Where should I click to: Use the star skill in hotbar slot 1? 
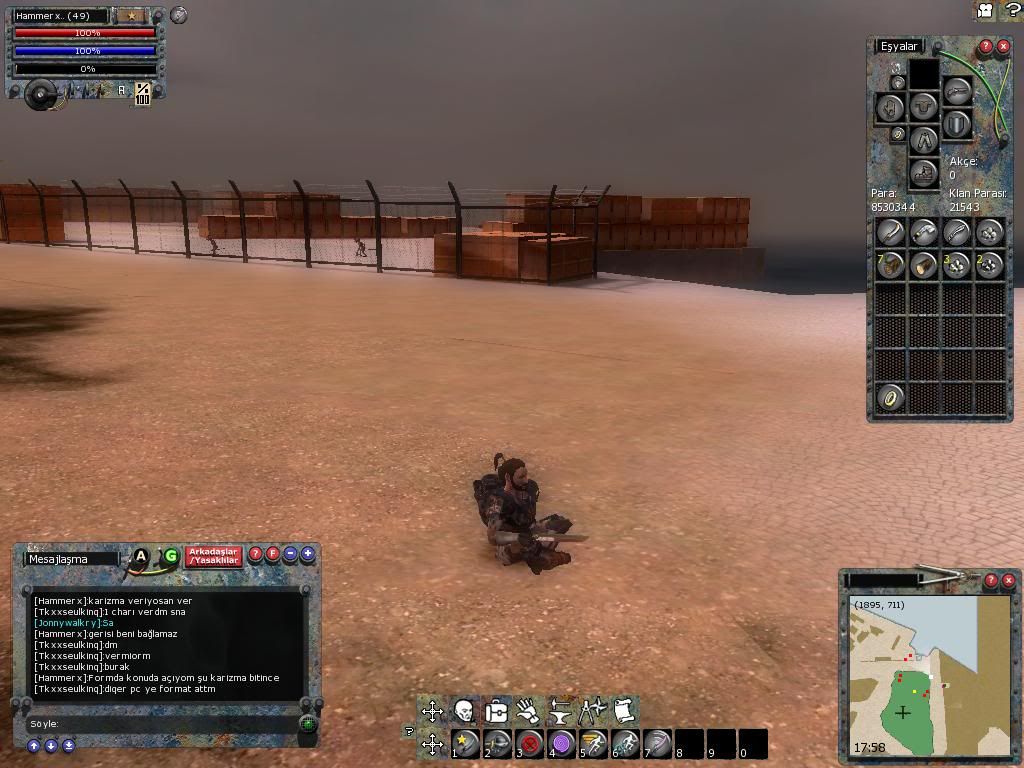pyautogui.click(x=465, y=744)
